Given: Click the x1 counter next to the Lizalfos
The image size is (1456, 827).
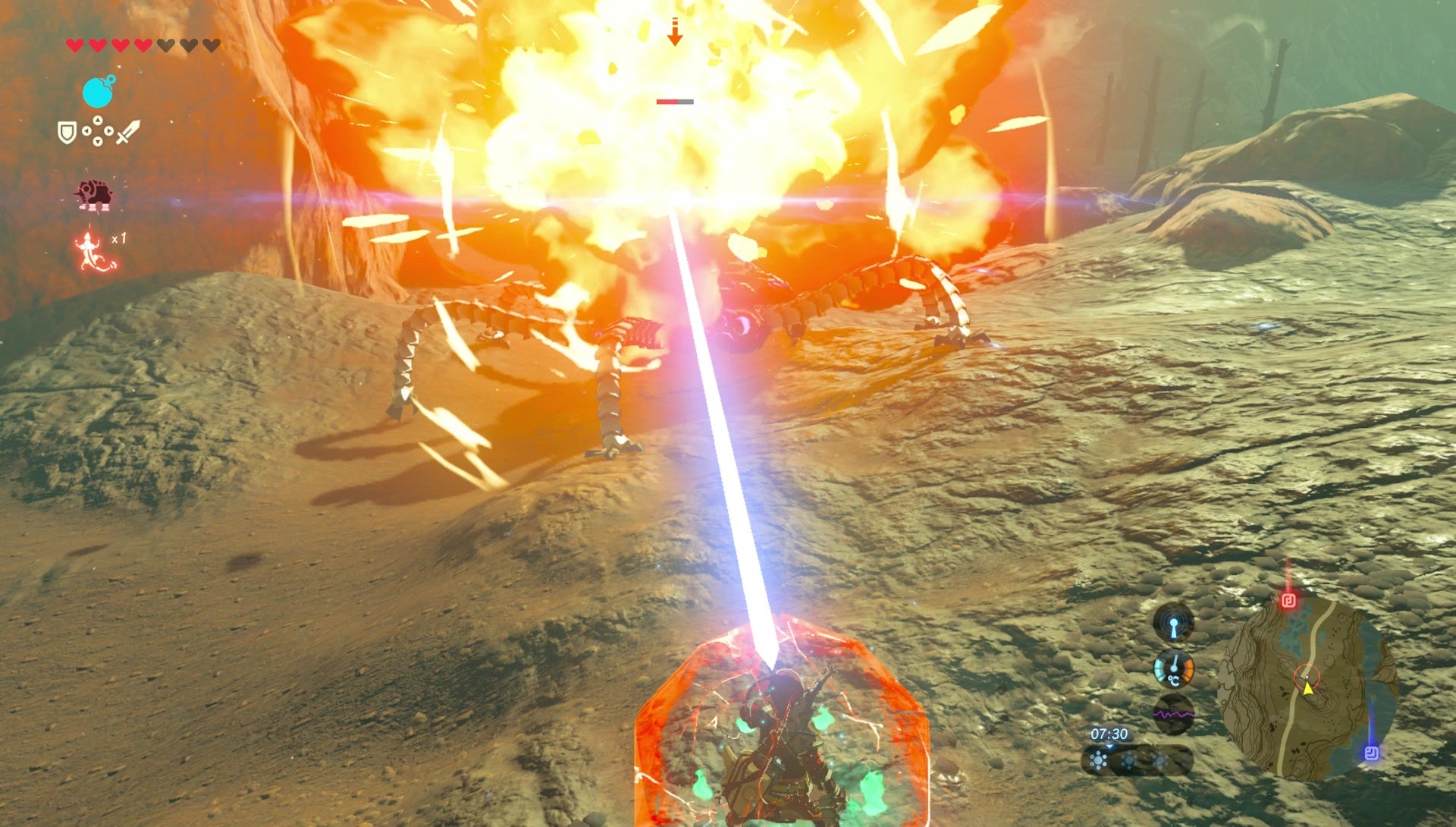Looking at the screenshot, I should [119, 238].
